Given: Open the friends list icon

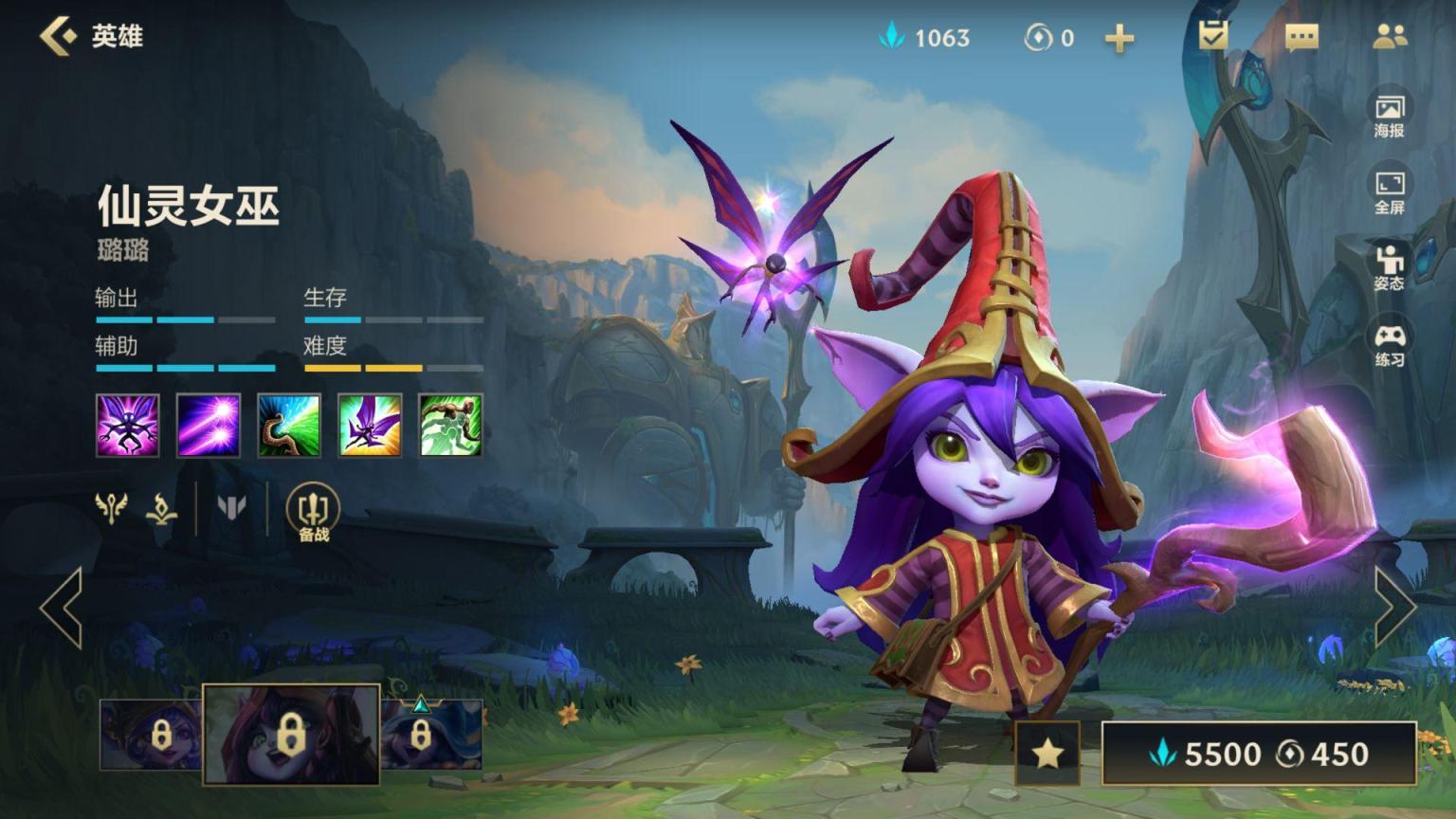Looking at the screenshot, I should 1390,37.
